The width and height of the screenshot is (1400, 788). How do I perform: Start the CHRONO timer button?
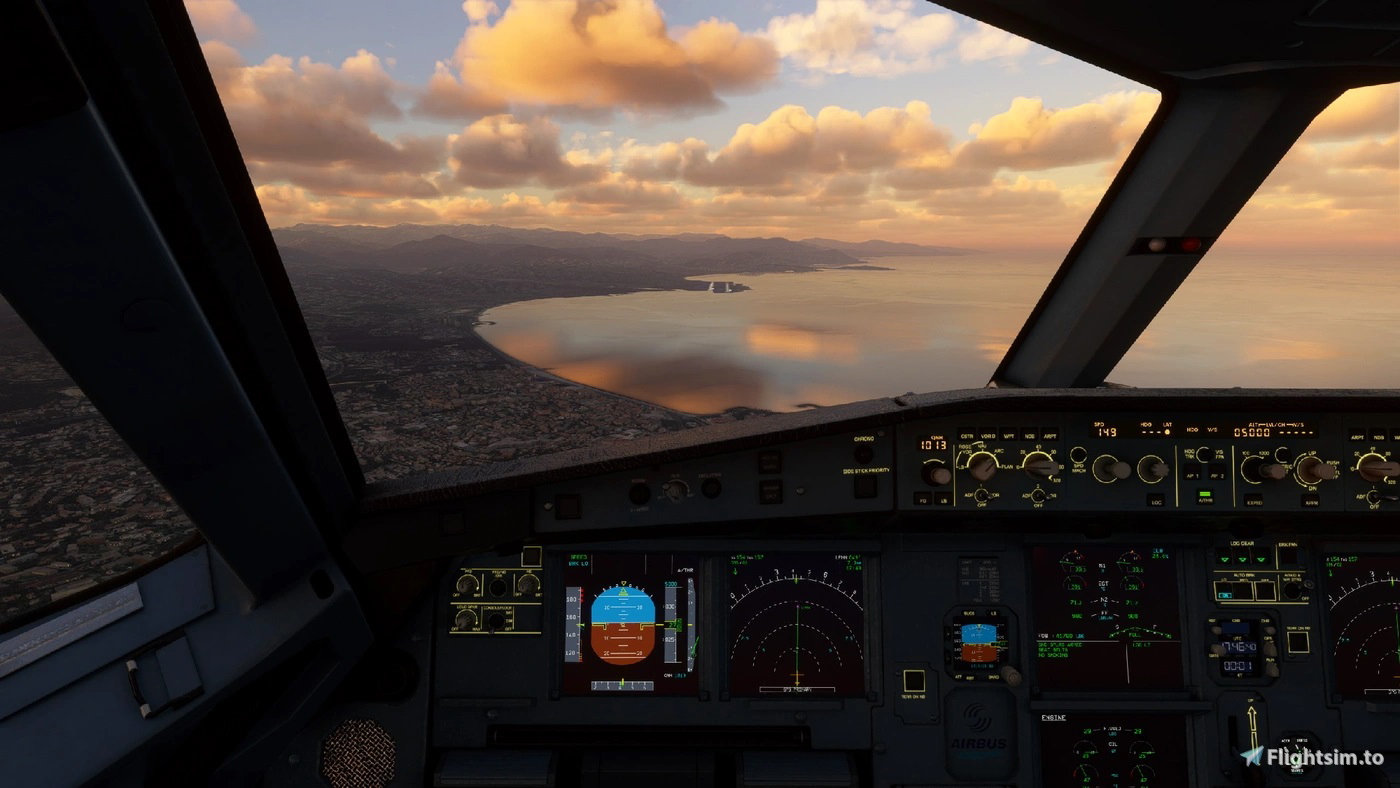coord(864,454)
